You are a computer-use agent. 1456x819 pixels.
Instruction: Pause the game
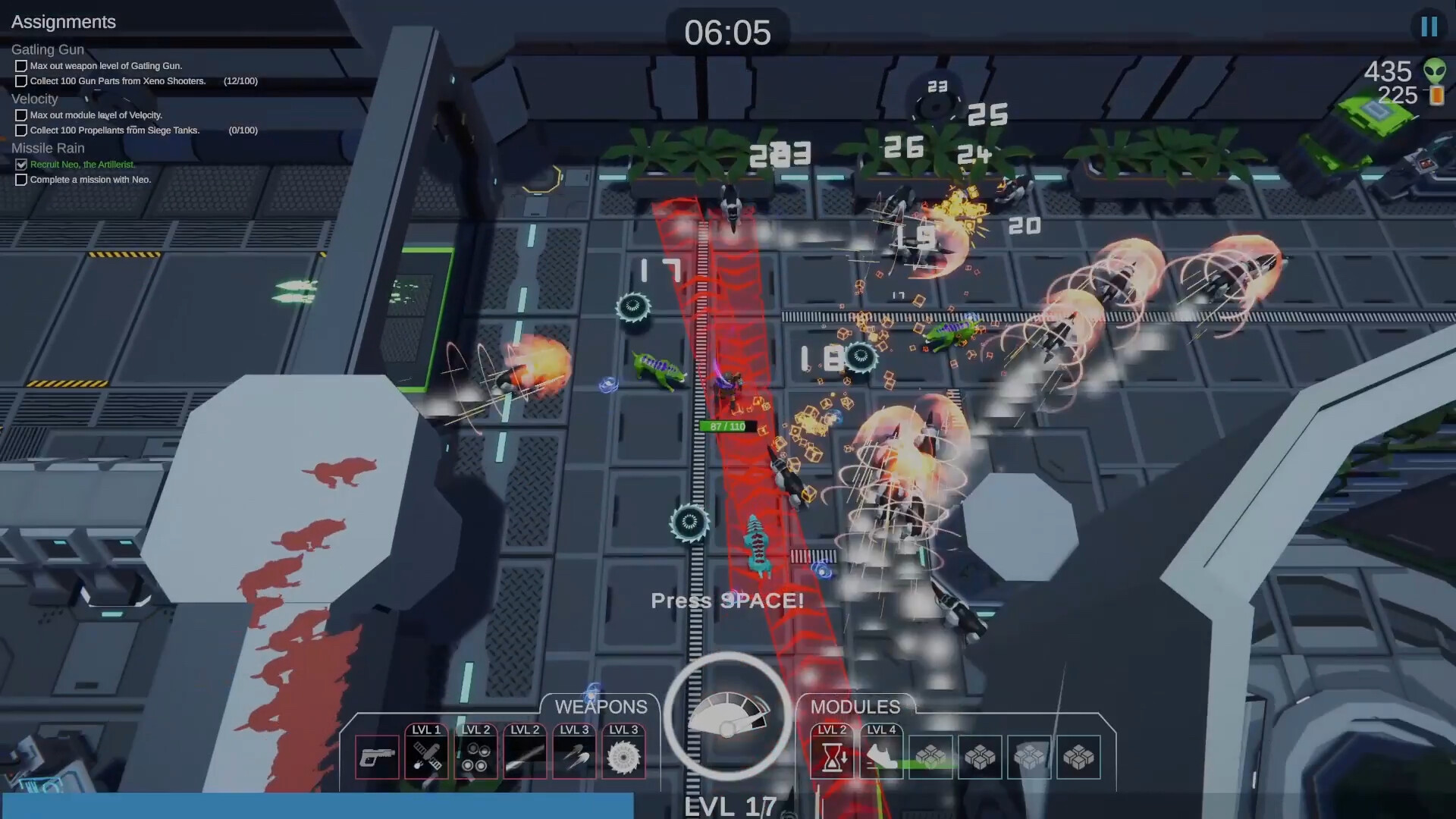tap(1429, 26)
